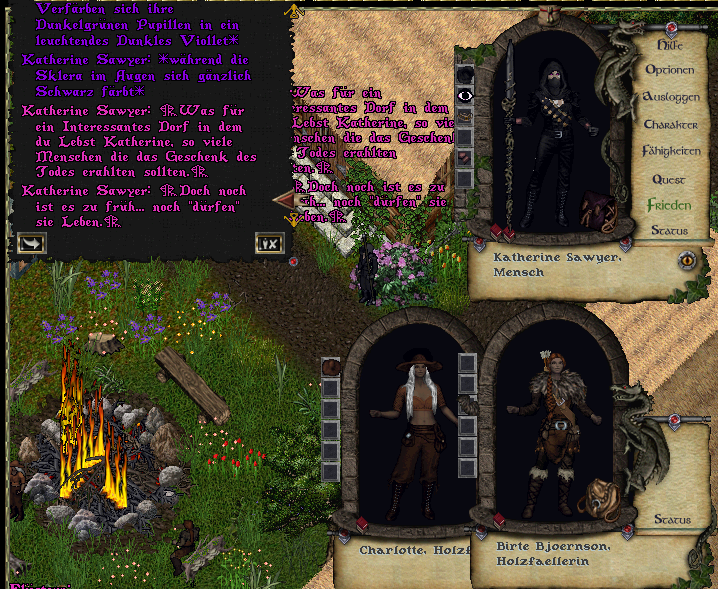
Task: Click the brown item slot on Charlotte's paperdoll
Action: 331,366
